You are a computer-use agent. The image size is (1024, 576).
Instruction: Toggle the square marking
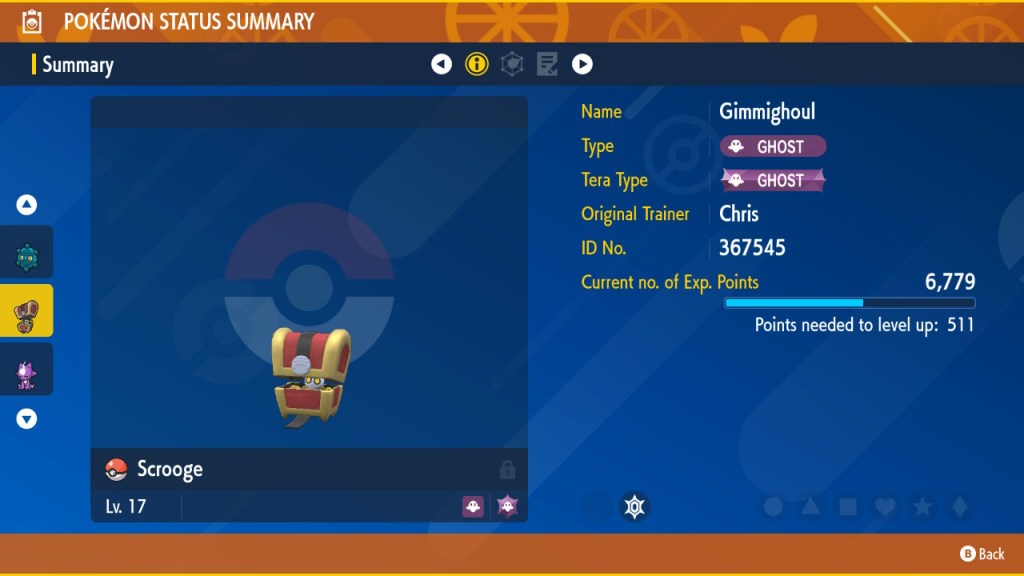tap(848, 507)
